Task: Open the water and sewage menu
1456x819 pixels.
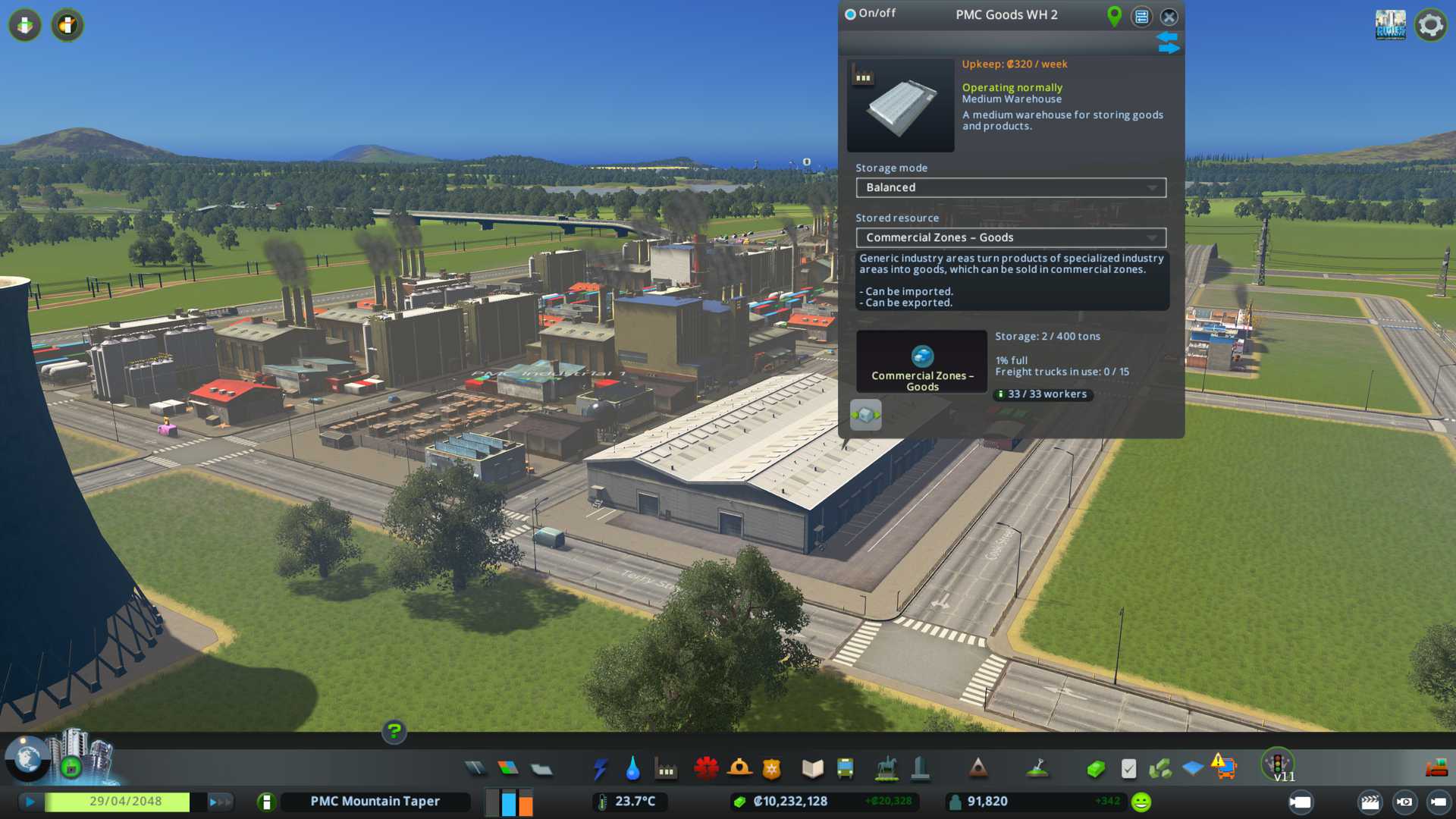Action: [632, 769]
